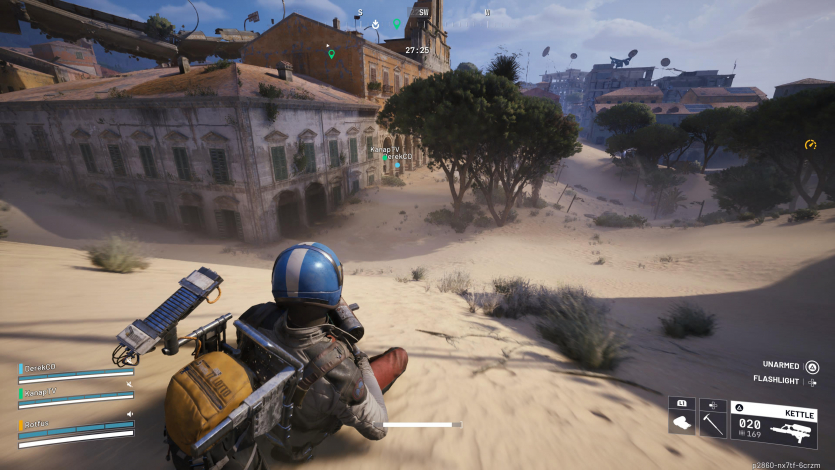
Task: Click the muted speaker icon
Action: [129, 383]
